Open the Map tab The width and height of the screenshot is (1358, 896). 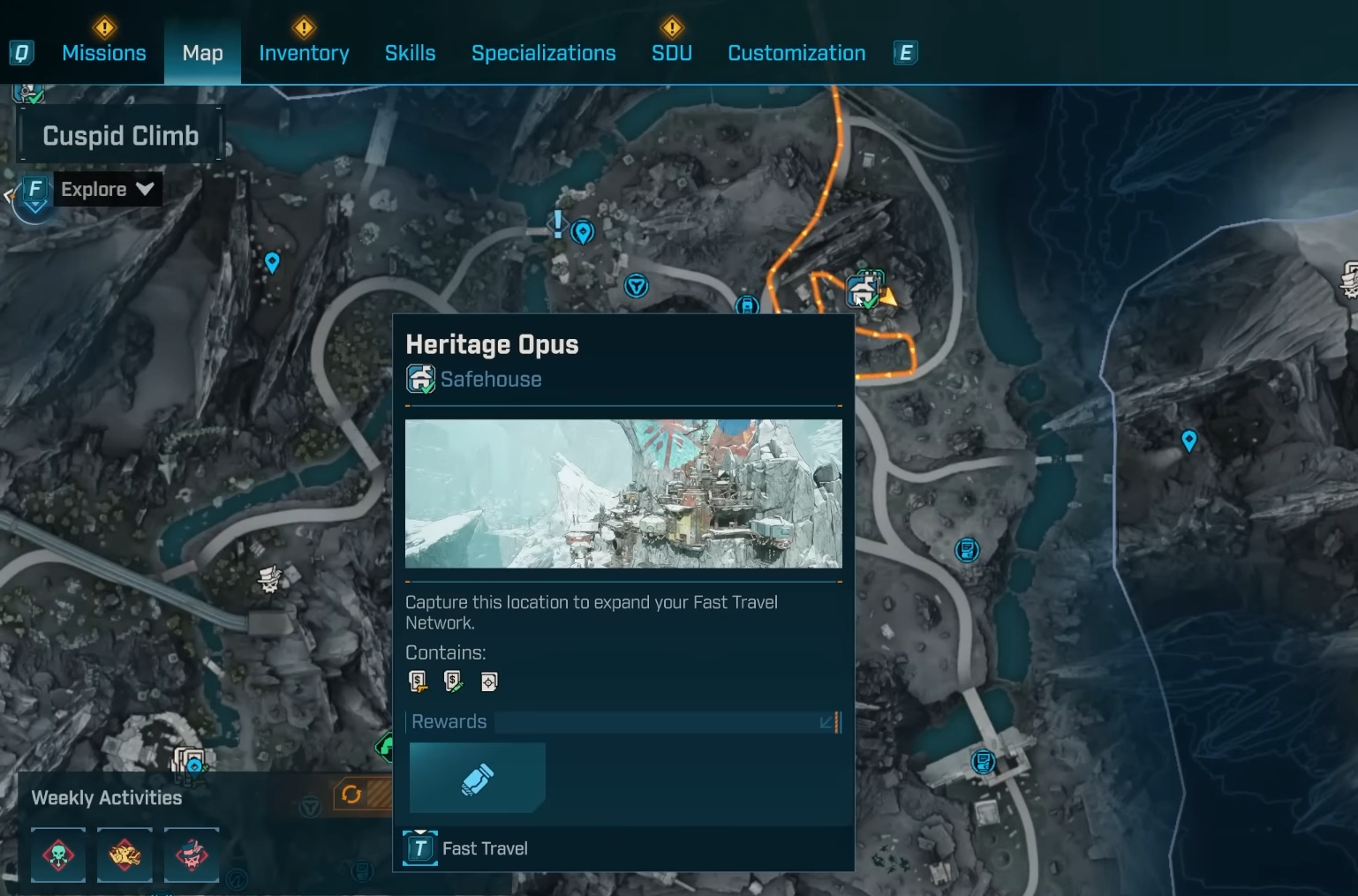pos(202,53)
